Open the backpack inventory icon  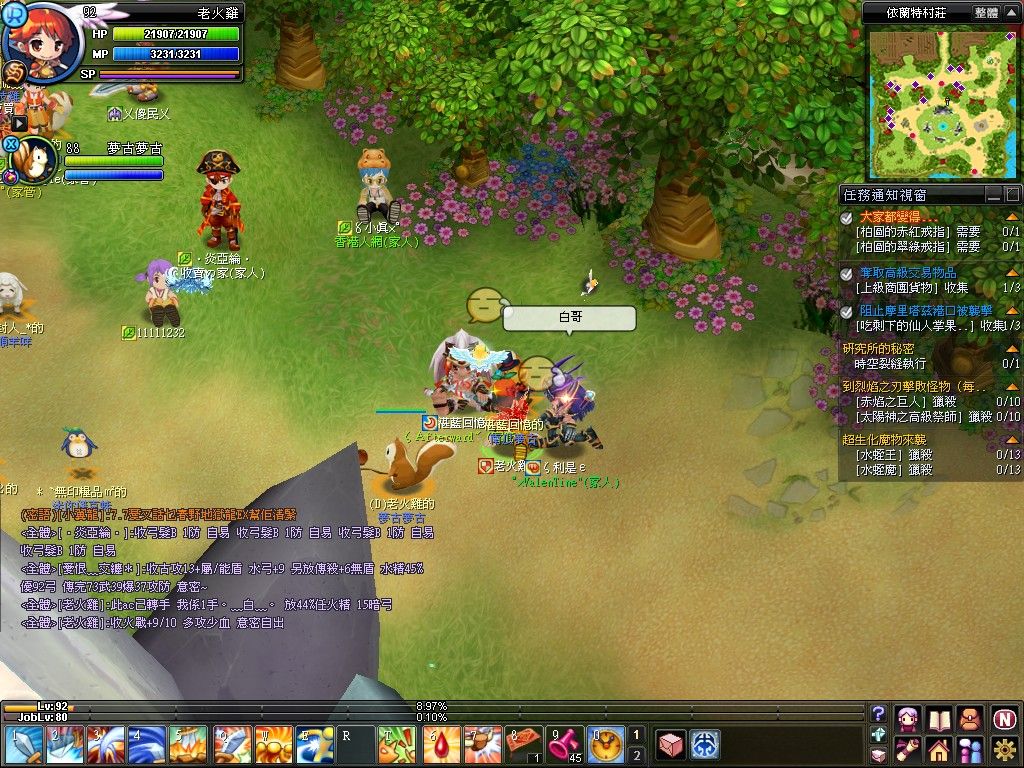[970, 718]
